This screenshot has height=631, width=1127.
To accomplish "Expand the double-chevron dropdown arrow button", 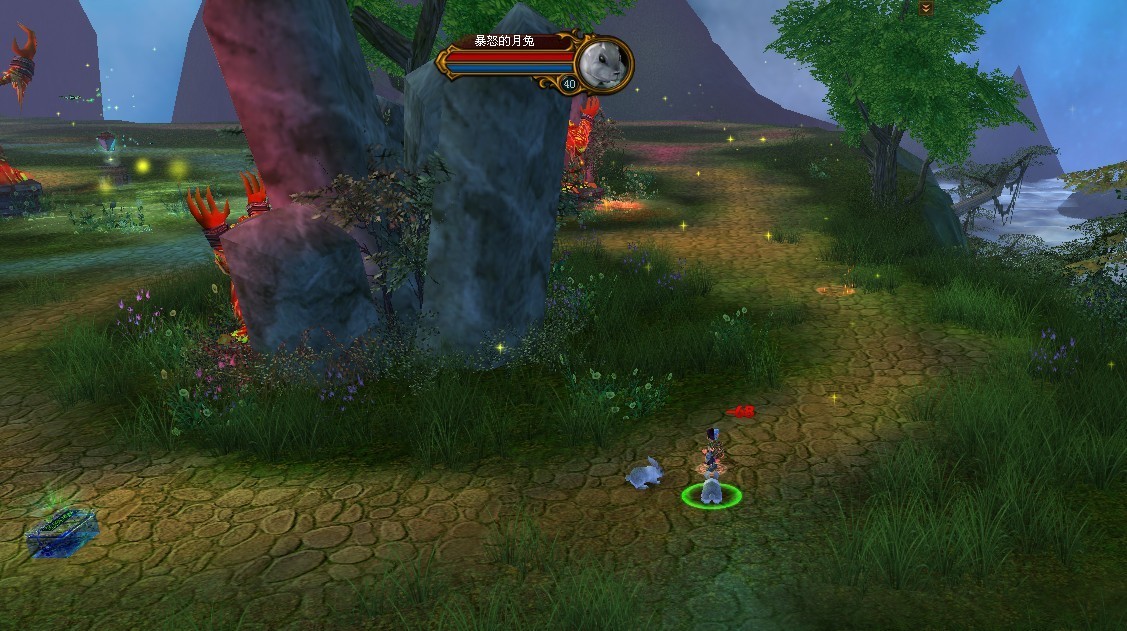I will (x=926, y=8).
